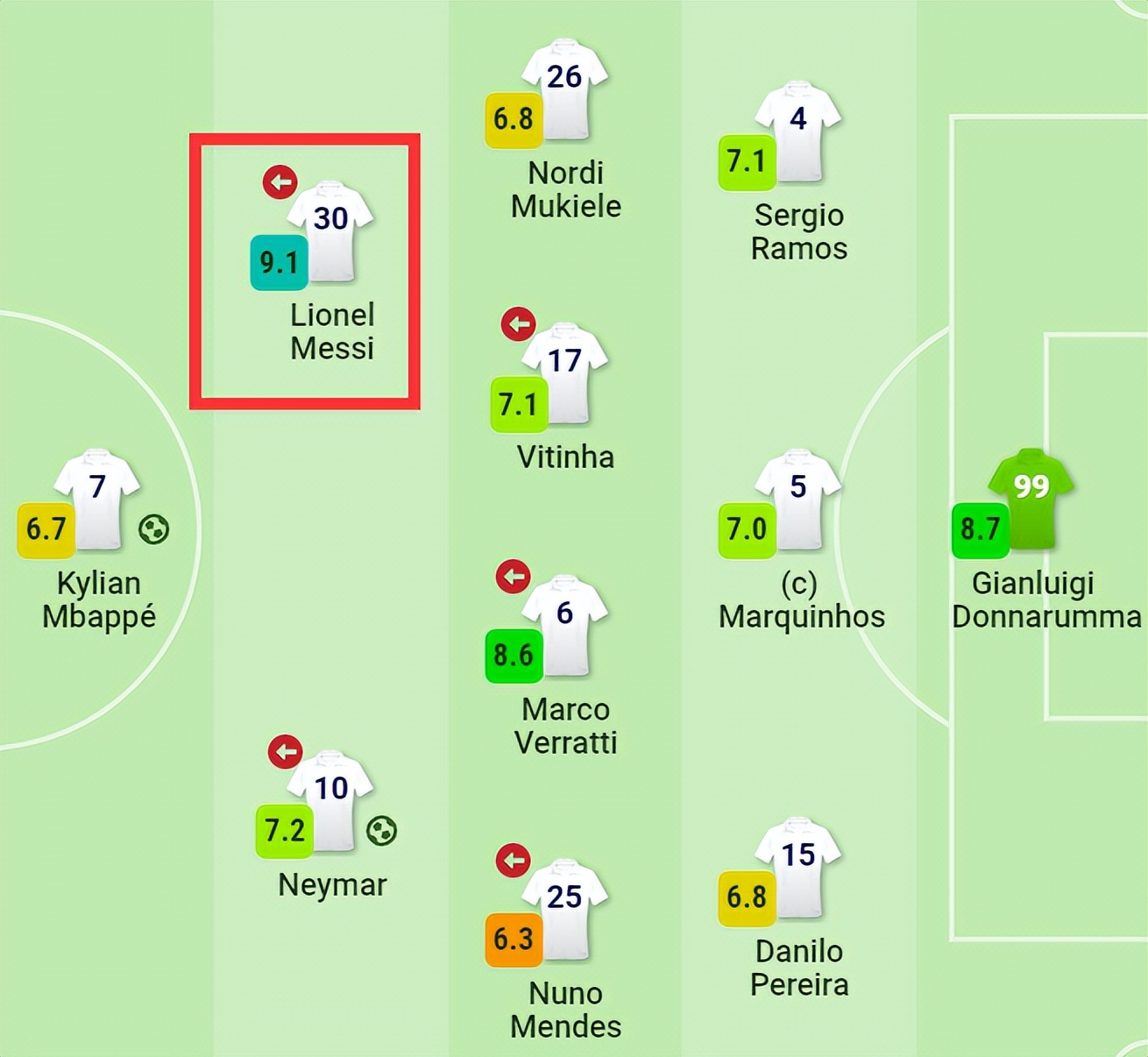This screenshot has width=1148, height=1057.
Task: Open Danilo Pereira's player profile name
Action: (x=798, y=968)
